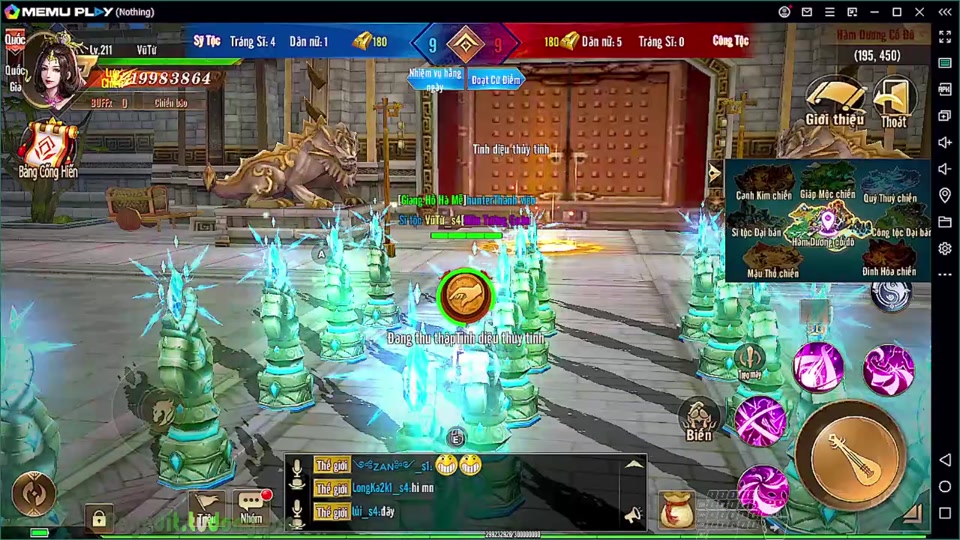This screenshot has width=960, height=540.
Task: Choose Đinh Hỏa chiến on the map
Action: pos(890,262)
